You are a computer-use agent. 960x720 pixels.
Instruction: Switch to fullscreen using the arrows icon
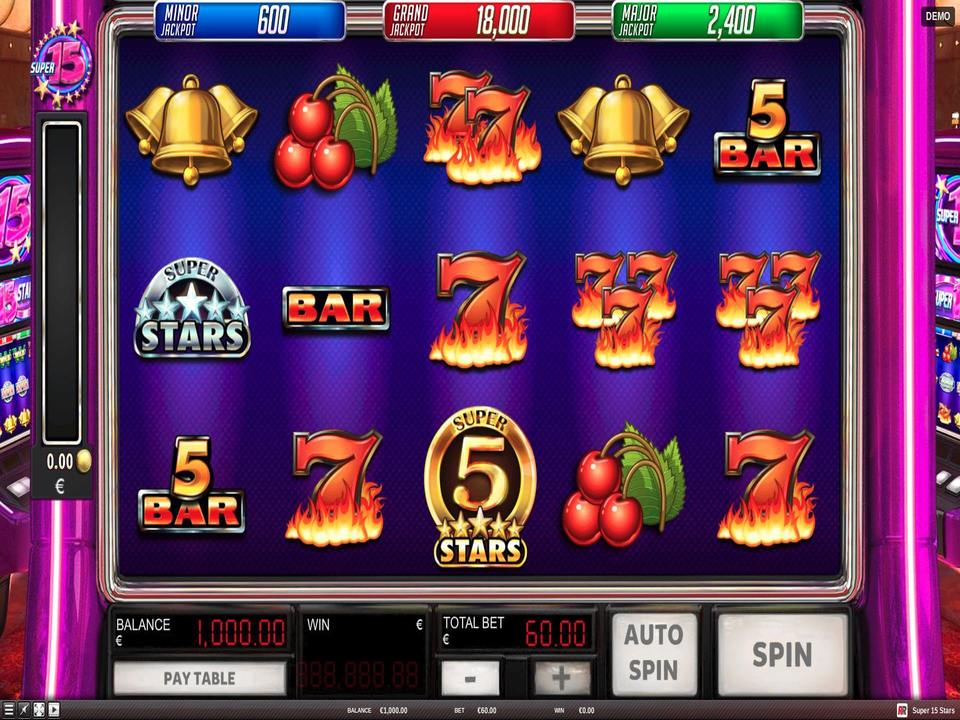point(39,710)
